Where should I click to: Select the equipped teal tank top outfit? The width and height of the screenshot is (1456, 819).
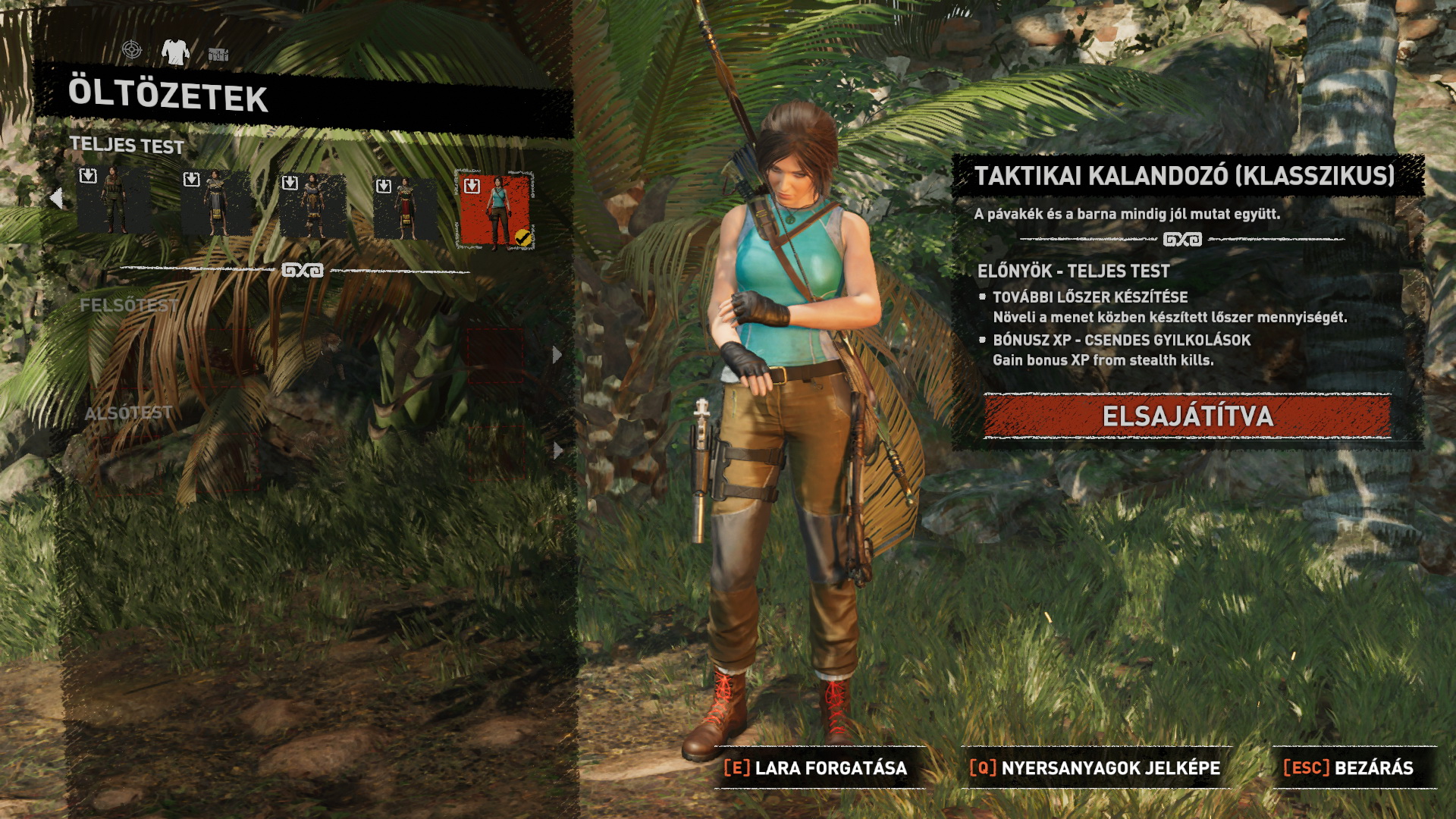pyautogui.click(x=496, y=211)
